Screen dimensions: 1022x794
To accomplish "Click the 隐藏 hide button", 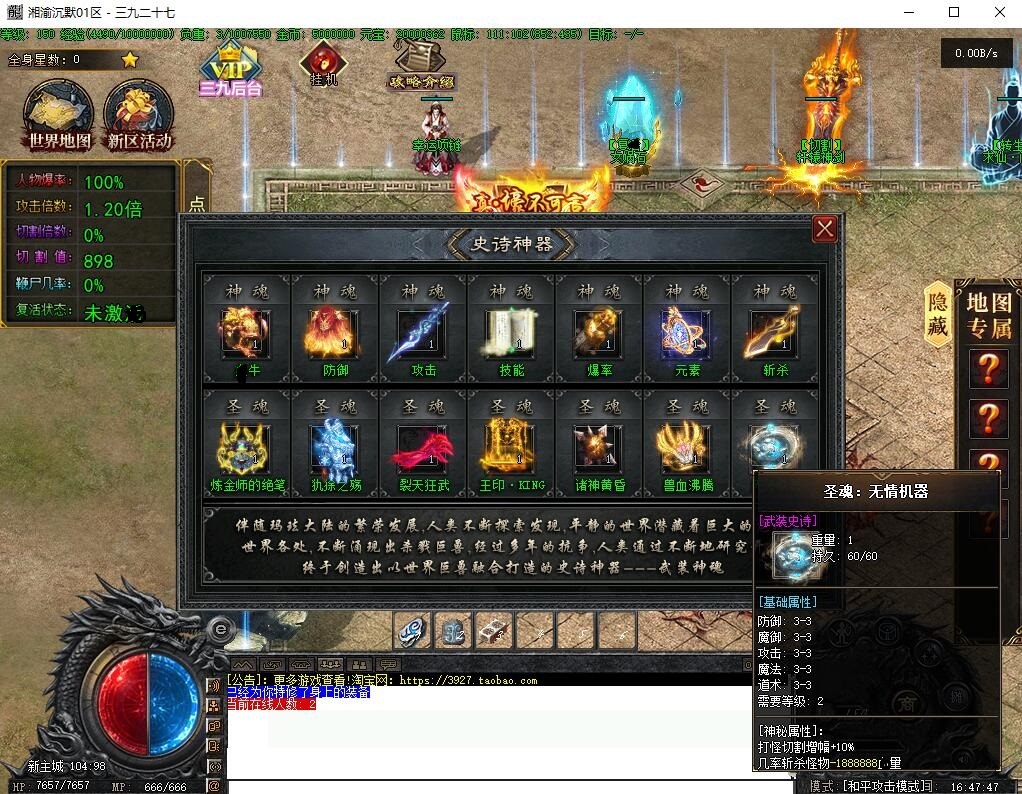I will tap(937, 314).
